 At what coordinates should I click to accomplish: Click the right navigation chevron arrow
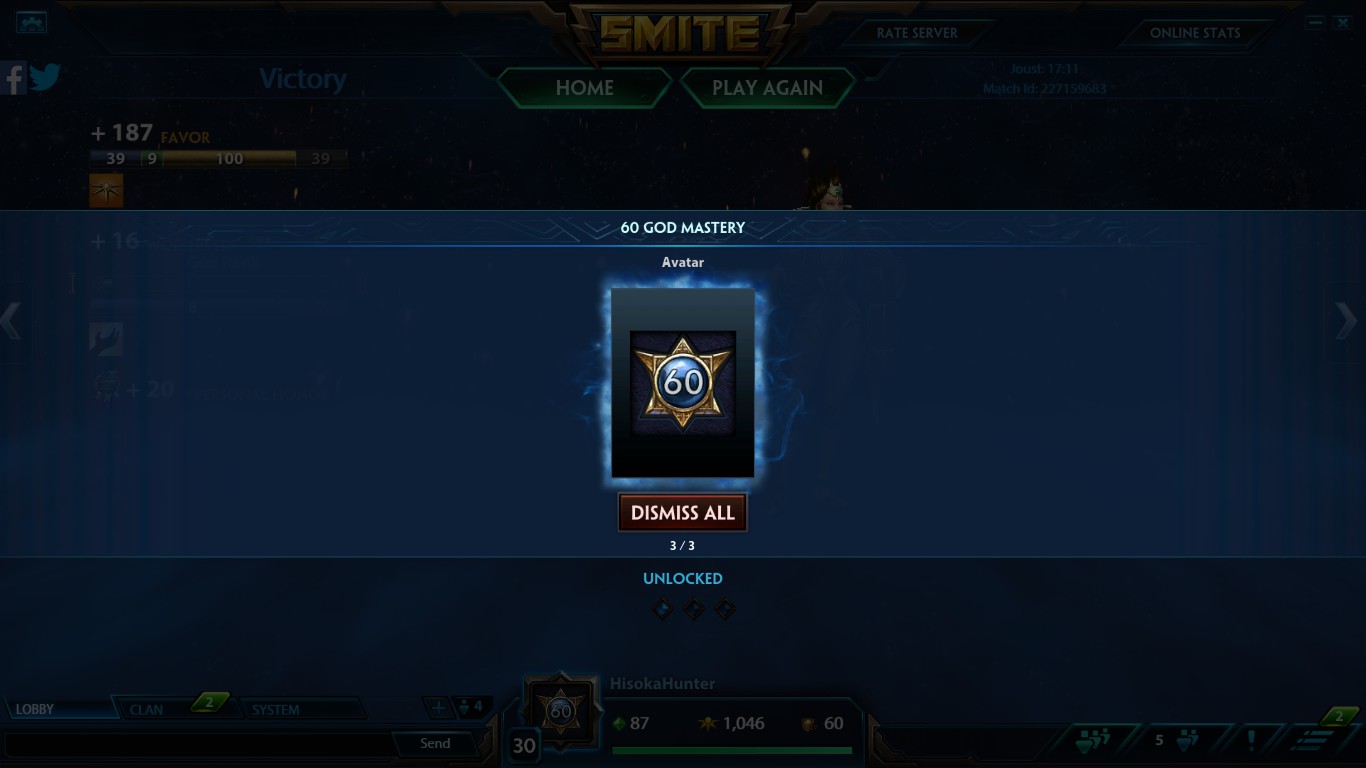click(1347, 321)
